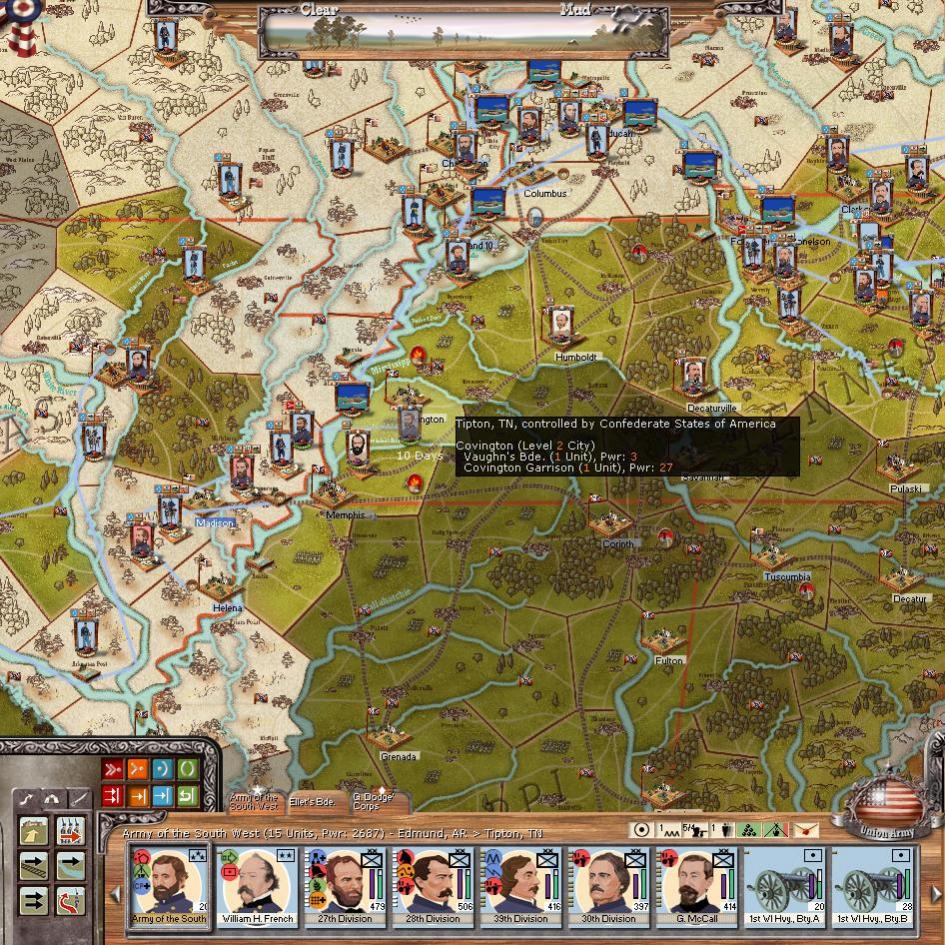945x945 pixels.
Task: Show the next units with the right arrow
Action: 934,893
